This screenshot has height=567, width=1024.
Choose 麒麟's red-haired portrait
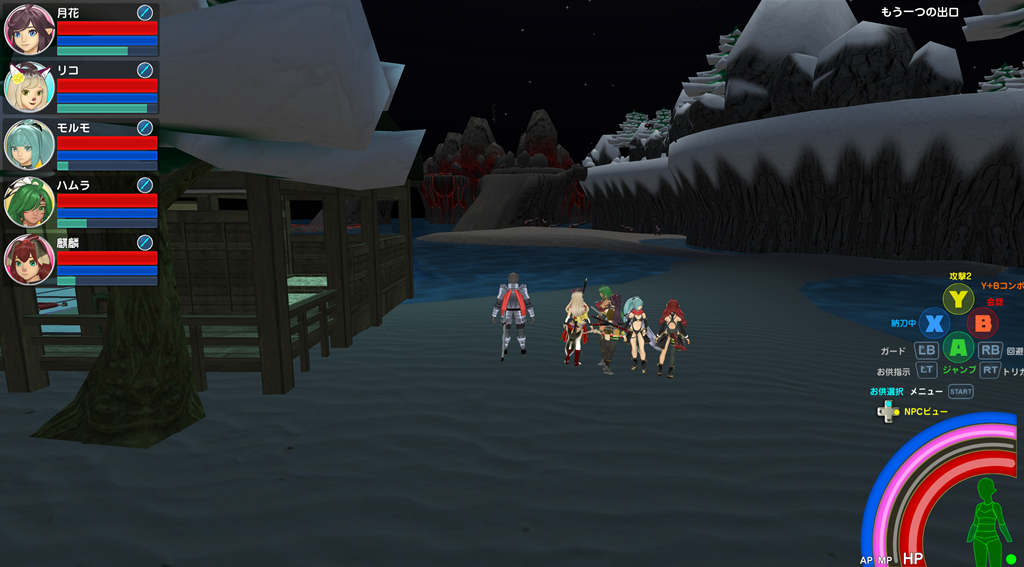(x=29, y=259)
